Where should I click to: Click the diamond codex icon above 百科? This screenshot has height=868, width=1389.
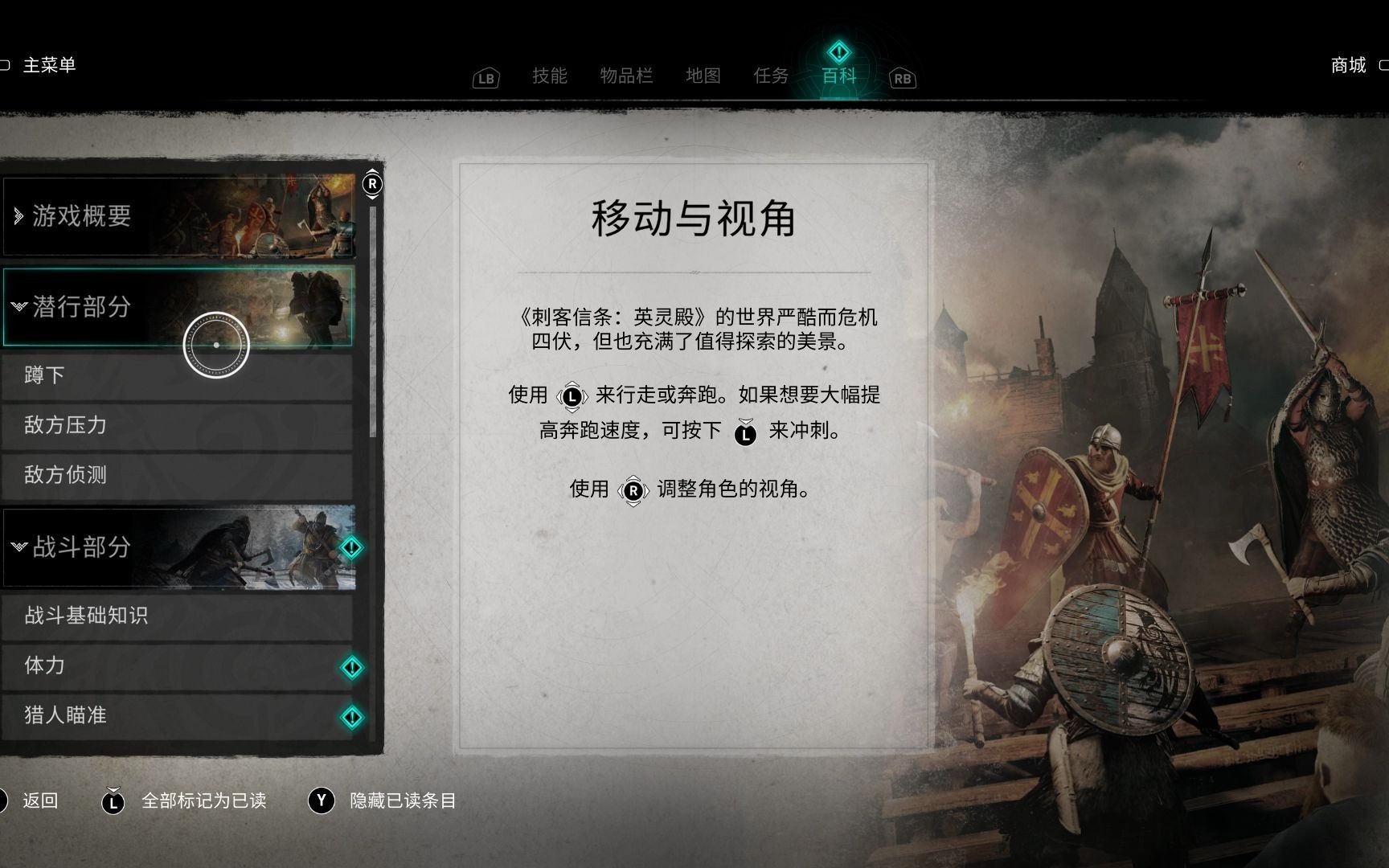pyautogui.click(x=838, y=52)
